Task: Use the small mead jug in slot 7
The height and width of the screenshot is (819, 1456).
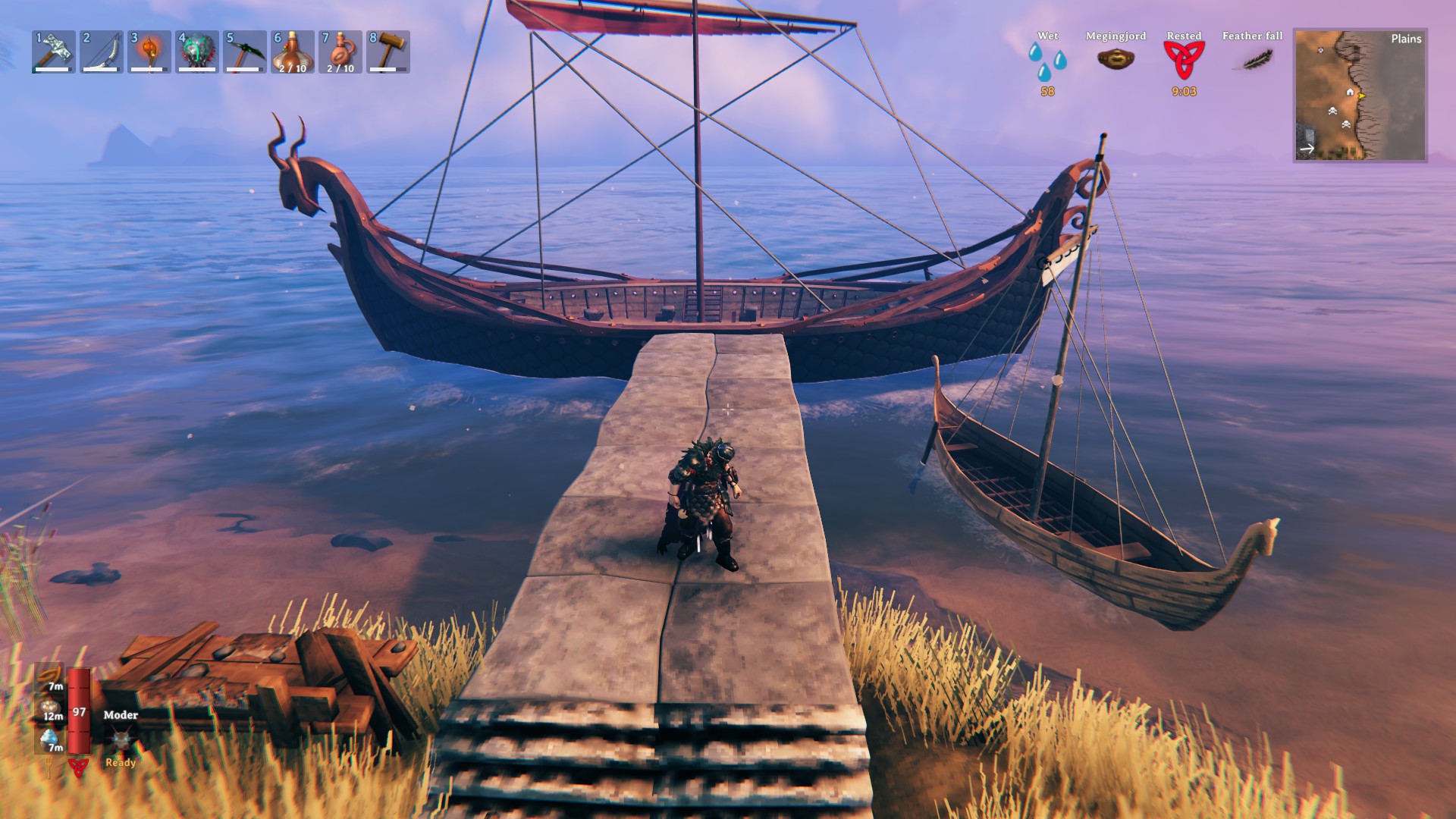Action: [340, 52]
